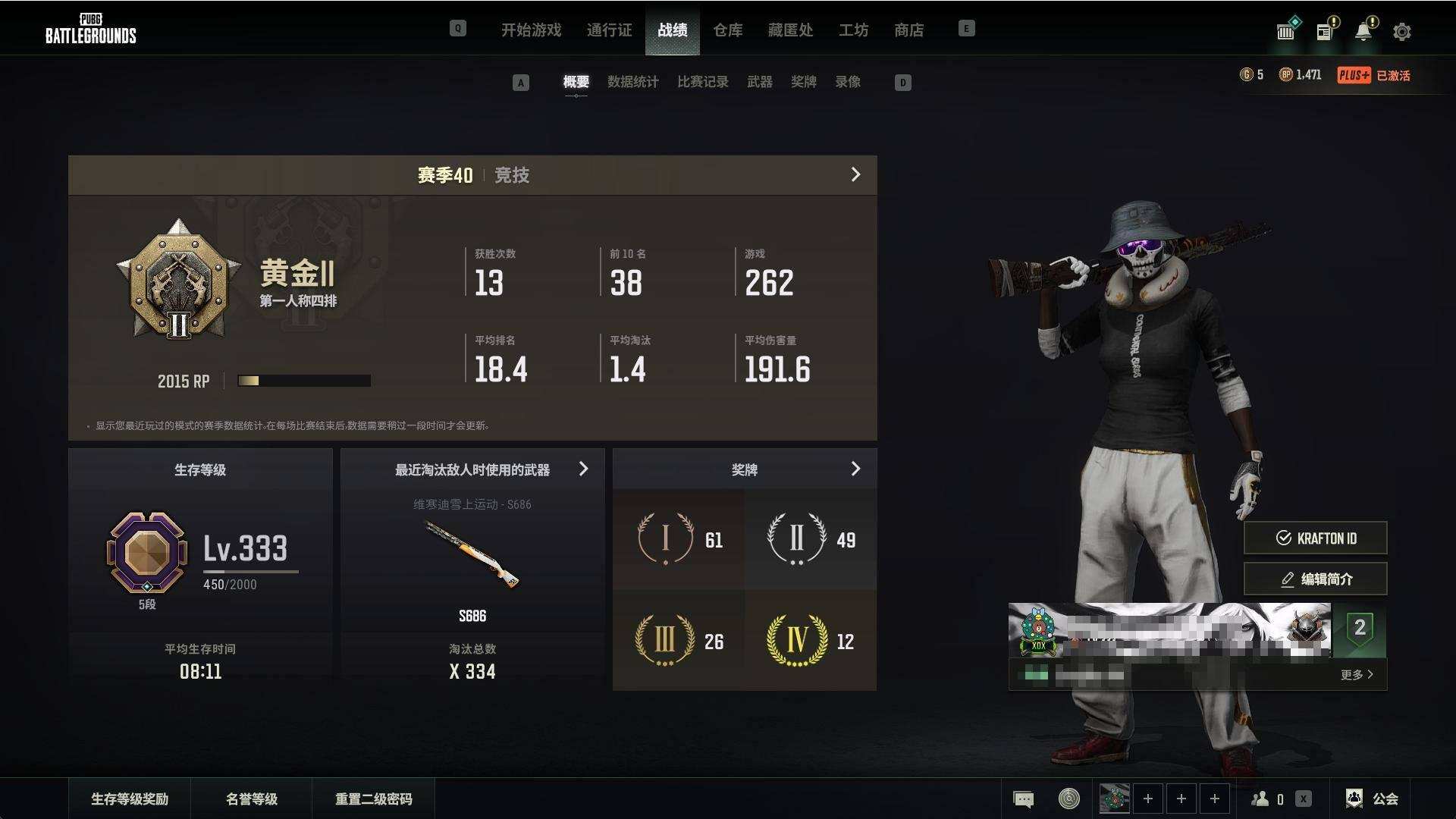Expand the 赛季40 竞技 season panel arrow

(x=855, y=175)
